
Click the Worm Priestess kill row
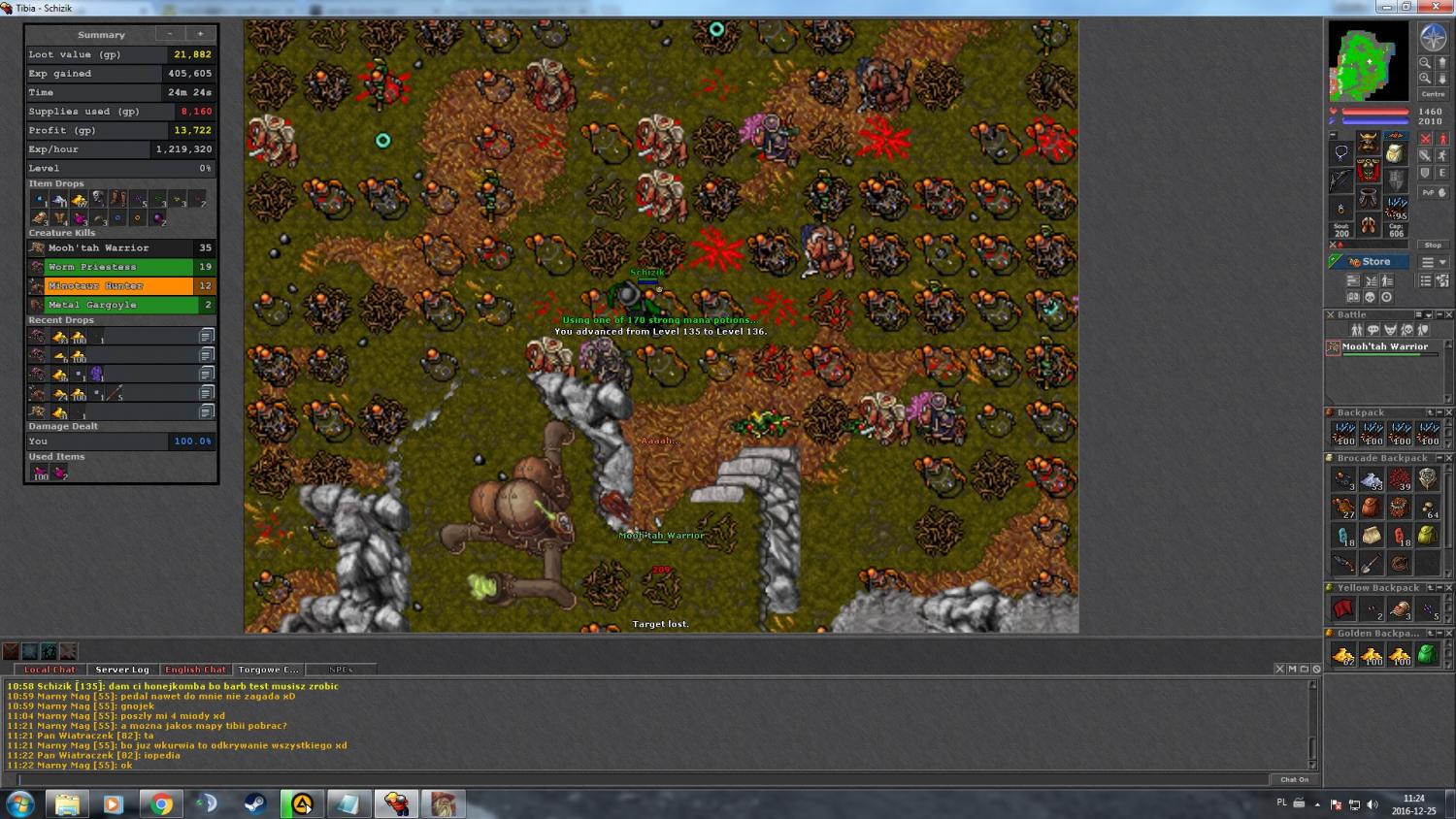coord(120,267)
